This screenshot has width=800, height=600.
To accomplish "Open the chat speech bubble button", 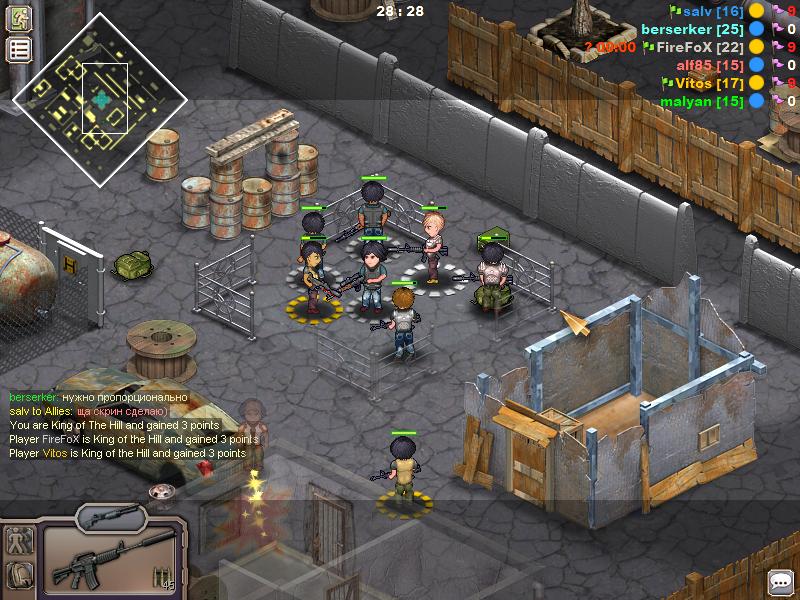I will pos(780,581).
